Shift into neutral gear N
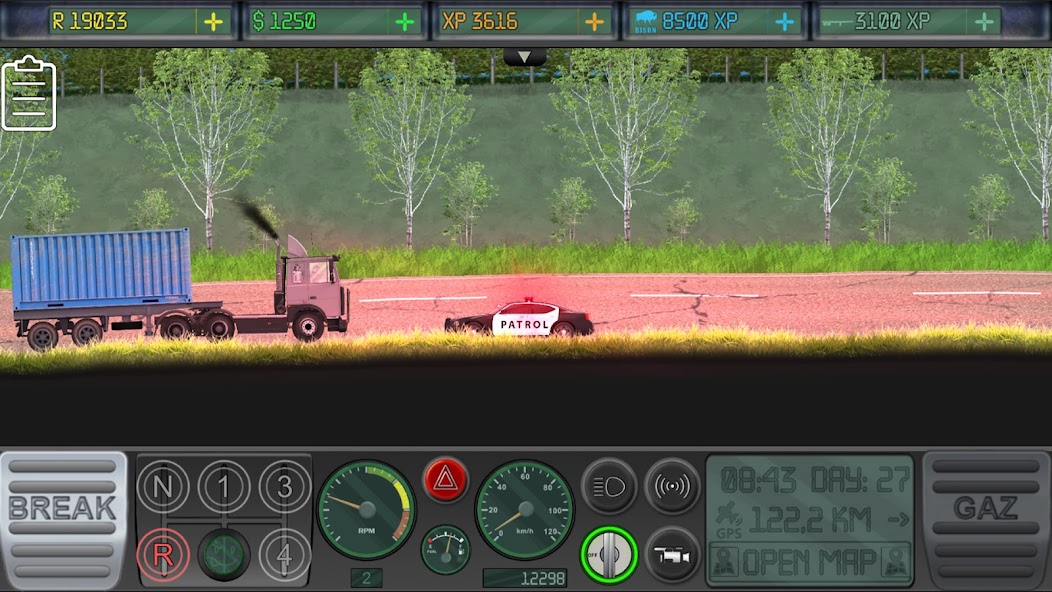This screenshot has height=592, width=1052. click(x=163, y=487)
